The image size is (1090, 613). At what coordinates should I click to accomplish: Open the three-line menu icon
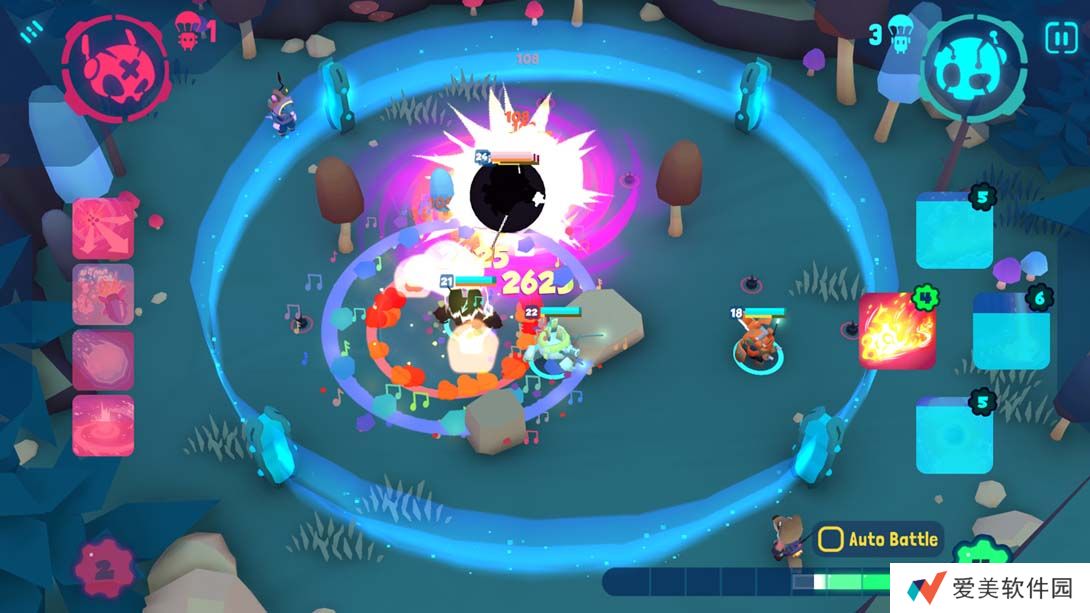tap(33, 33)
